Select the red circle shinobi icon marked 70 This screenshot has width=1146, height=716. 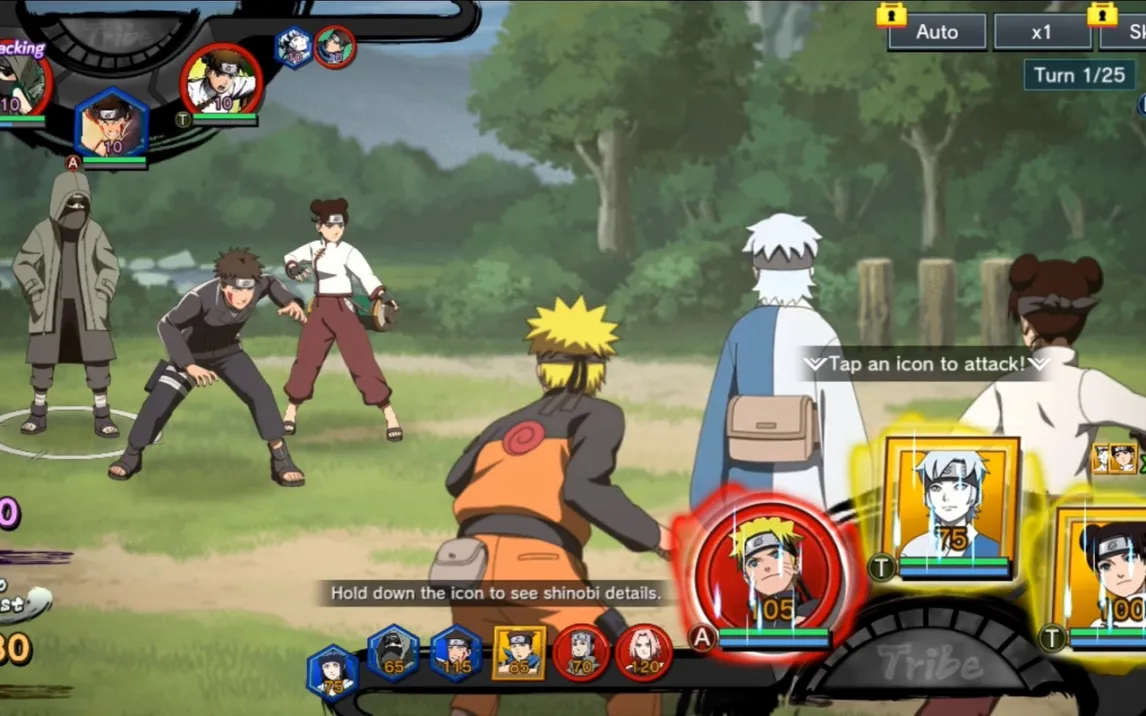(x=581, y=653)
